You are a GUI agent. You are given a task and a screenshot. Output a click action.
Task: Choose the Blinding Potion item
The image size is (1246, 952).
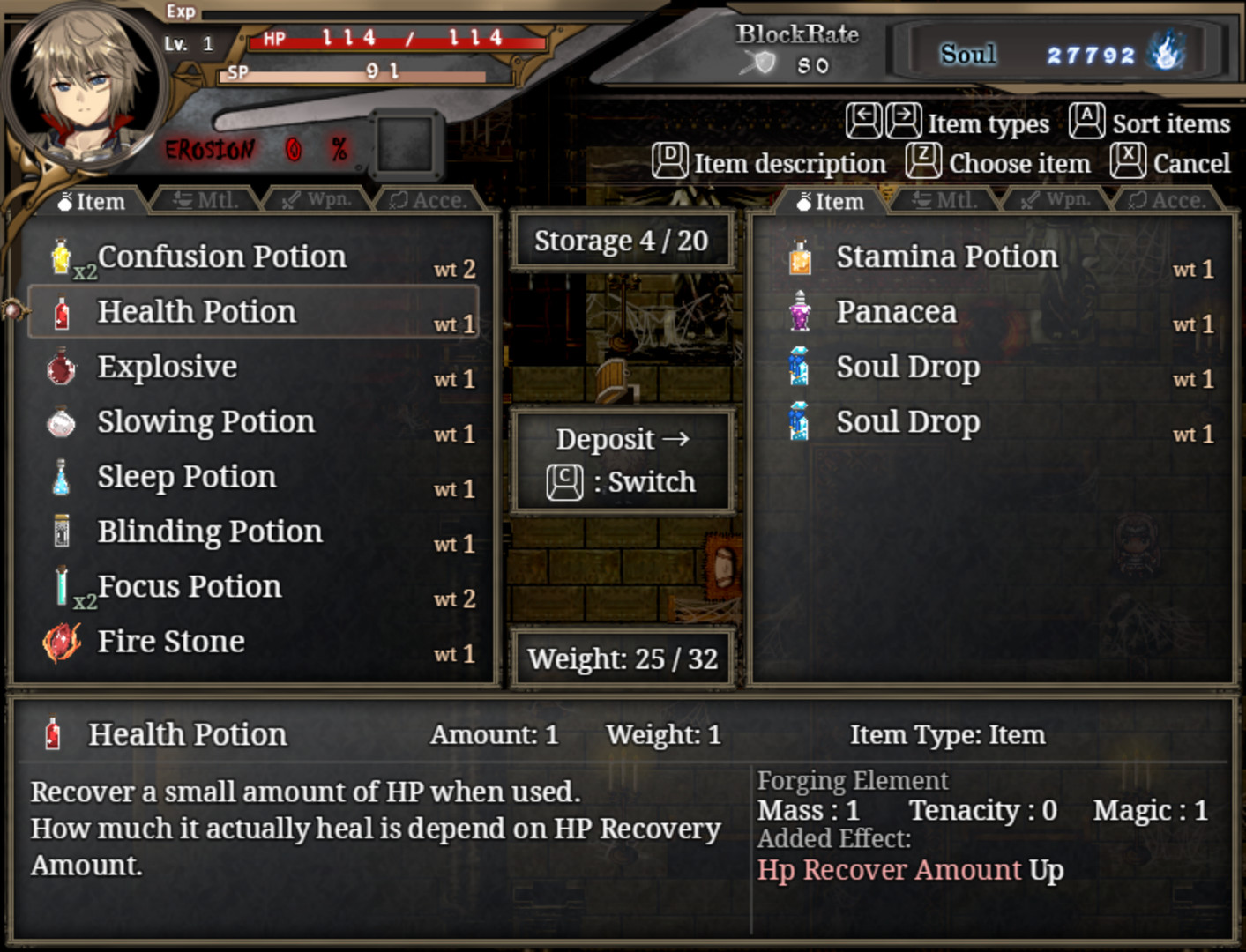(x=210, y=532)
